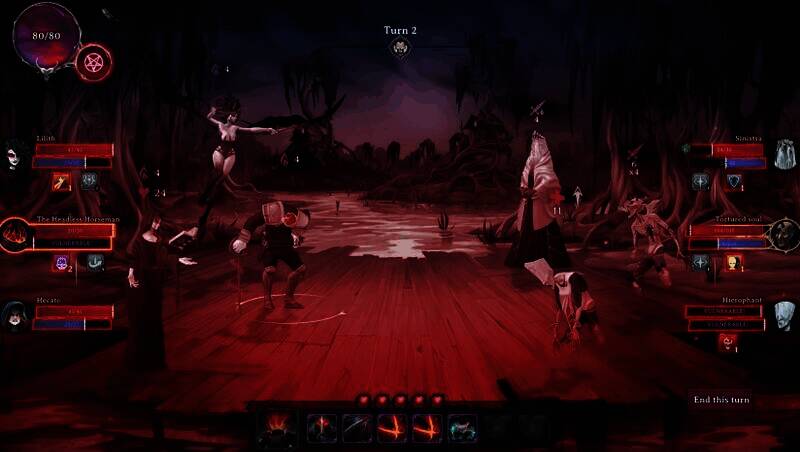
Task: Click the purple mask status on Headless Horseman
Action: click(x=60, y=262)
